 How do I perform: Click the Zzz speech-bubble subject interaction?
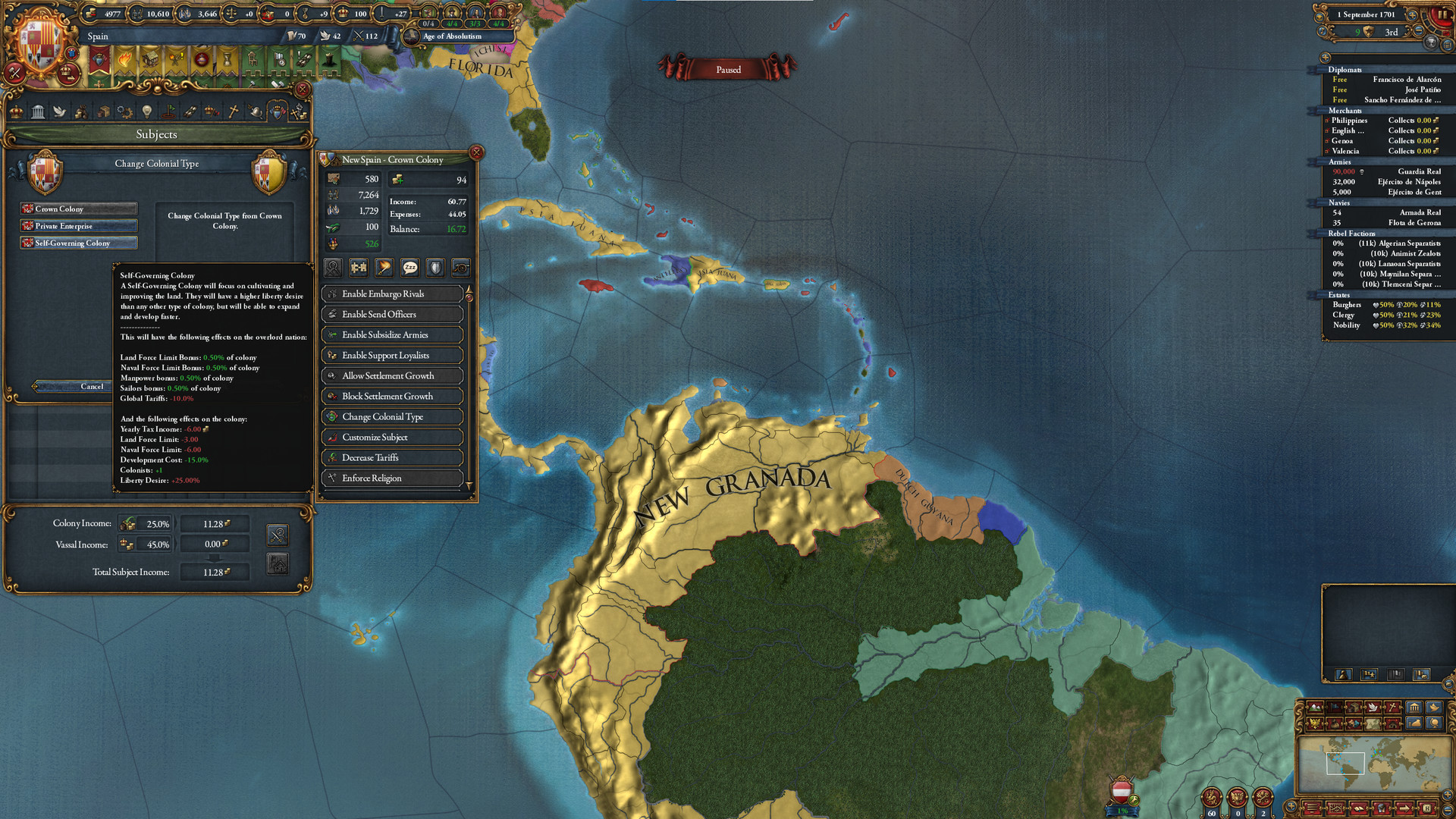point(409,268)
